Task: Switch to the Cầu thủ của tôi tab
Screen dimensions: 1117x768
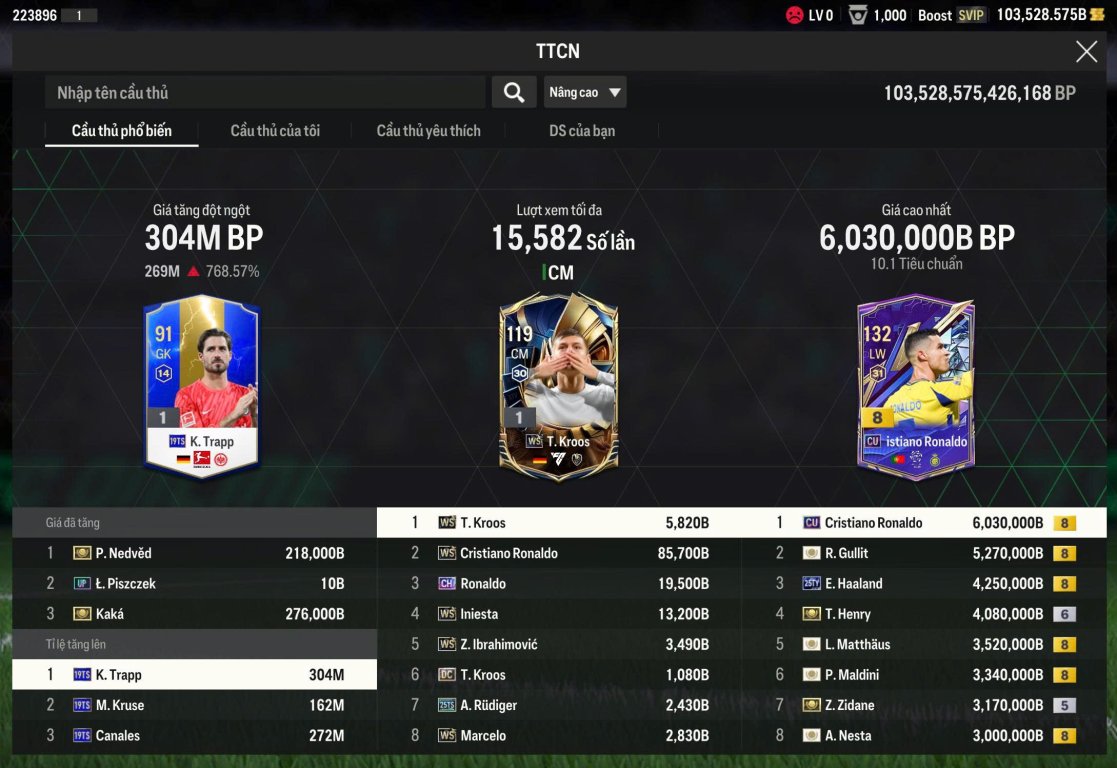Action: pyautogui.click(x=275, y=131)
